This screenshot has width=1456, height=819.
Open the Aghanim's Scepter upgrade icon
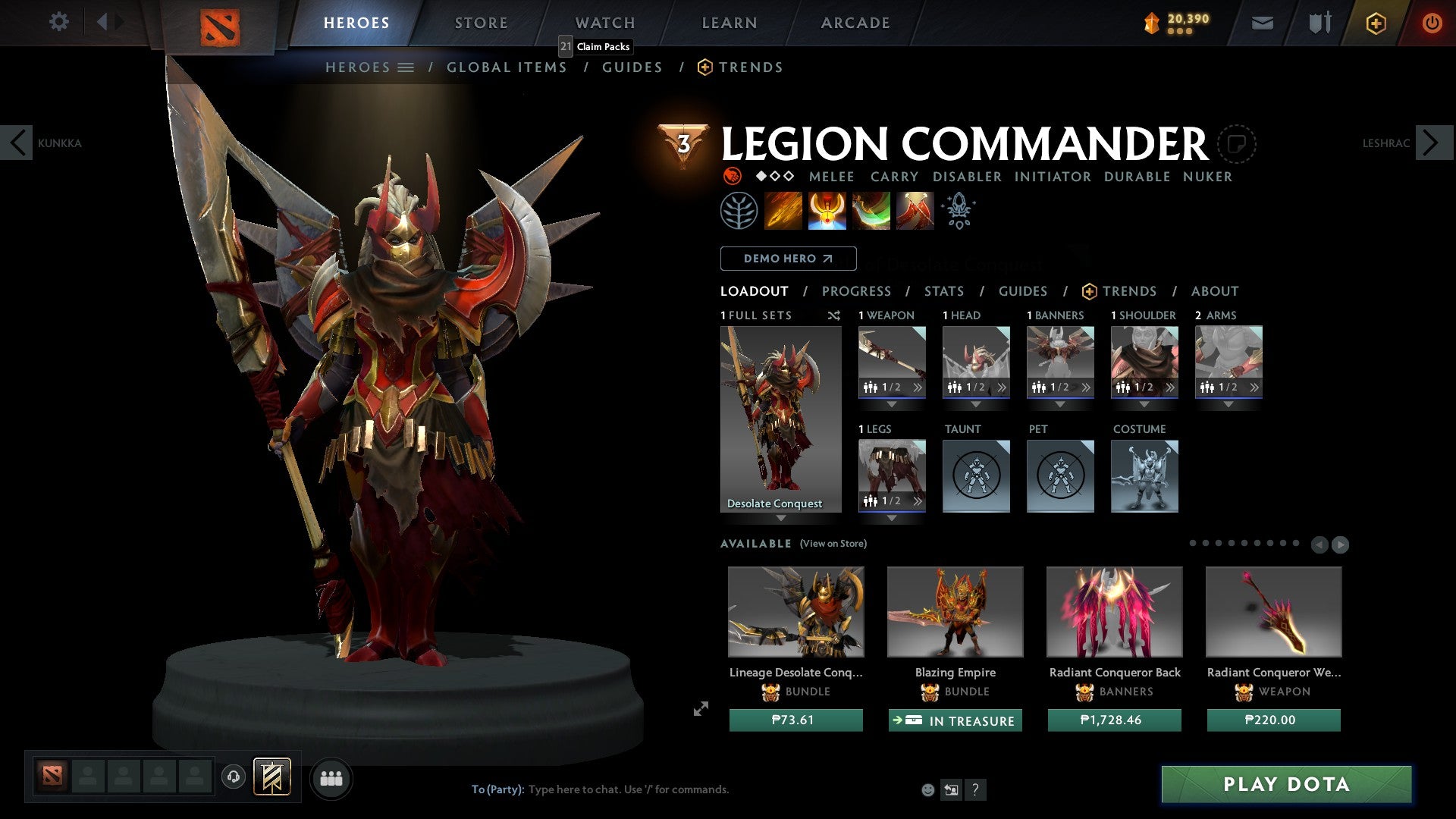958,210
